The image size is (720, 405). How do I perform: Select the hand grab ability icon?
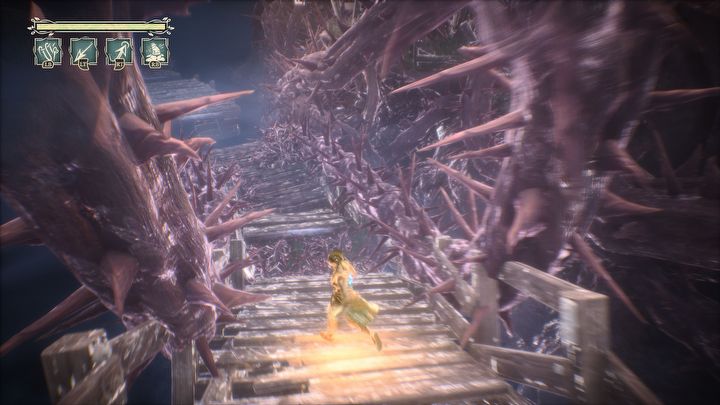pos(46,52)
